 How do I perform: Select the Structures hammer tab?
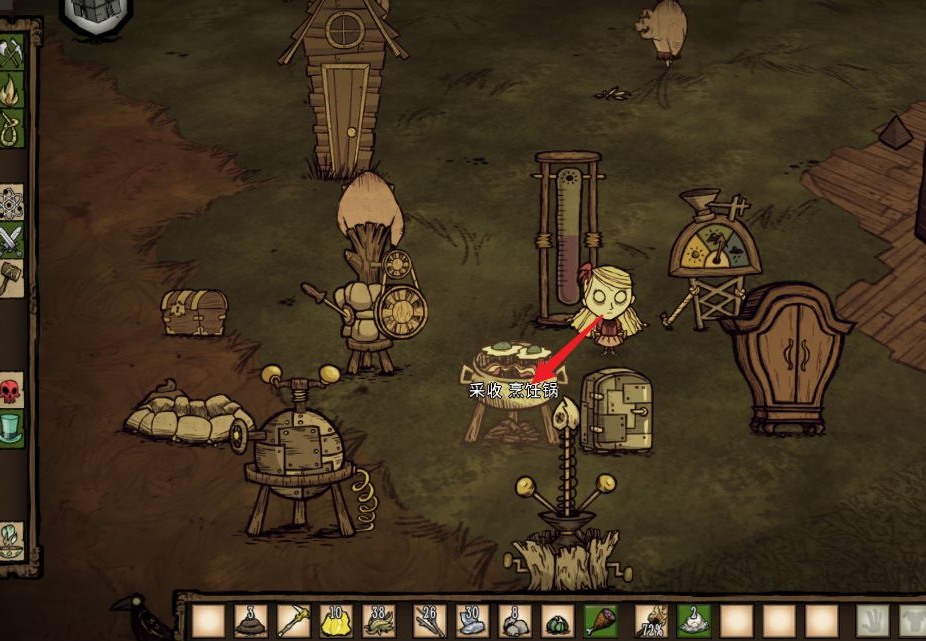[x=12, y=277]
